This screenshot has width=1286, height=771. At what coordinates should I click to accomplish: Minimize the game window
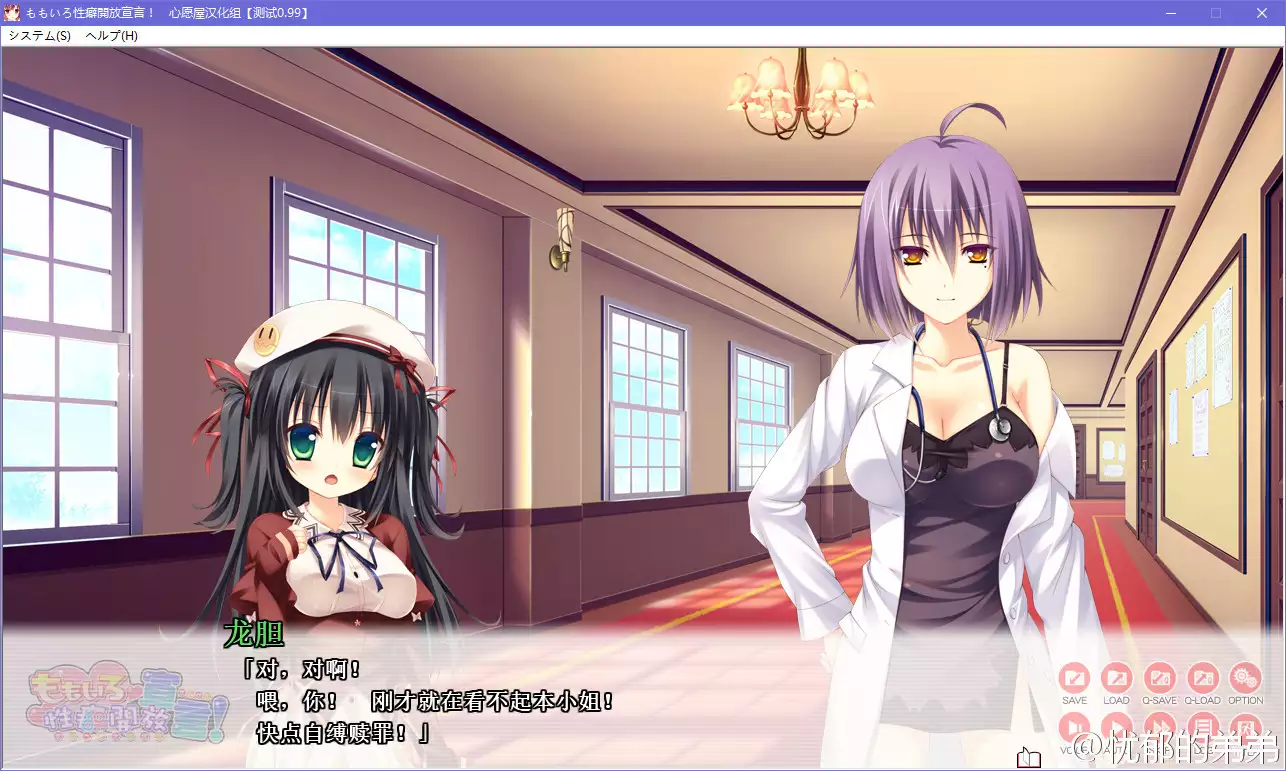click(x=1170, y=13)
